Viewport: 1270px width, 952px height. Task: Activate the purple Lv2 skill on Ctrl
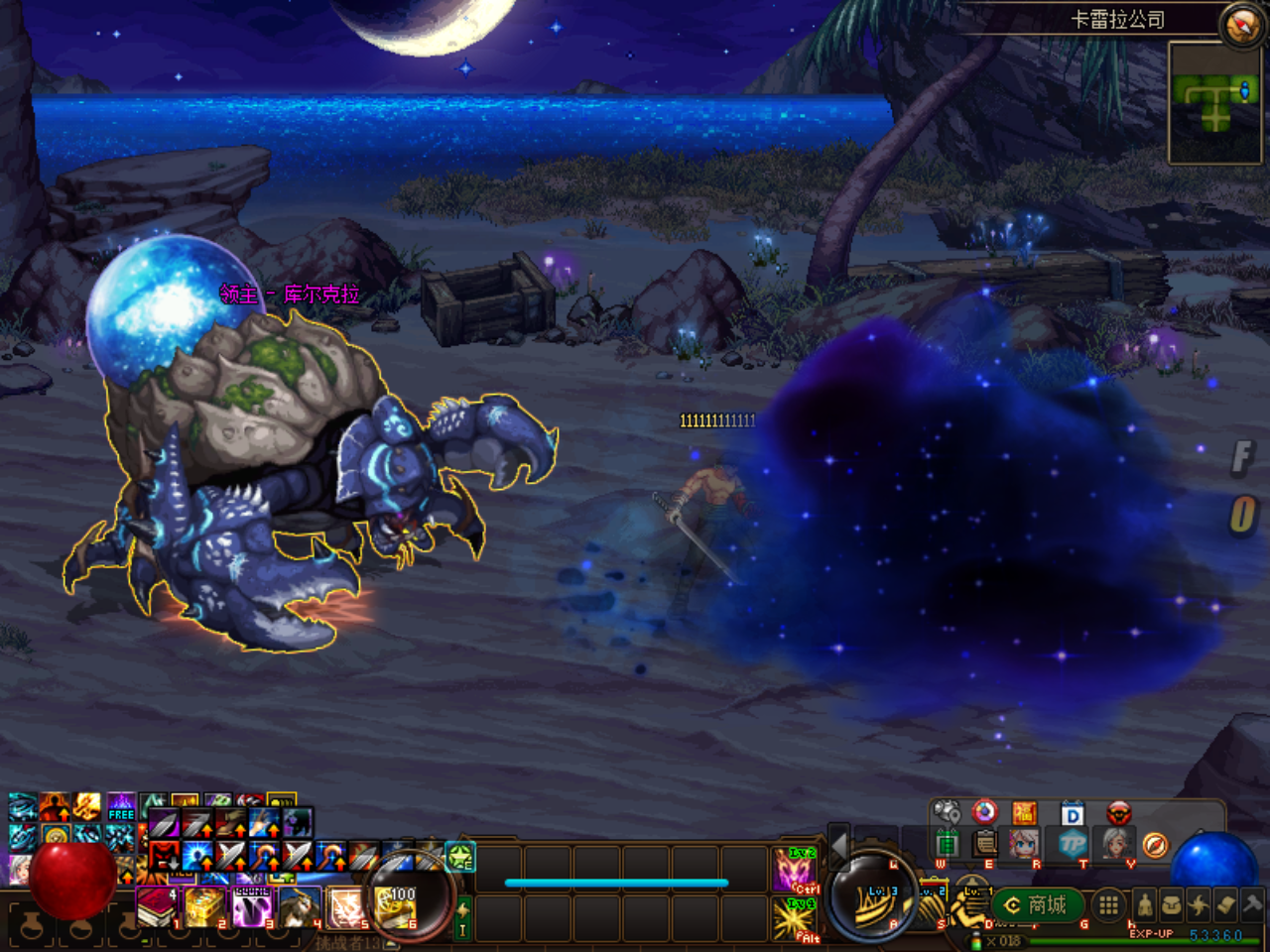tap(794, 870)
